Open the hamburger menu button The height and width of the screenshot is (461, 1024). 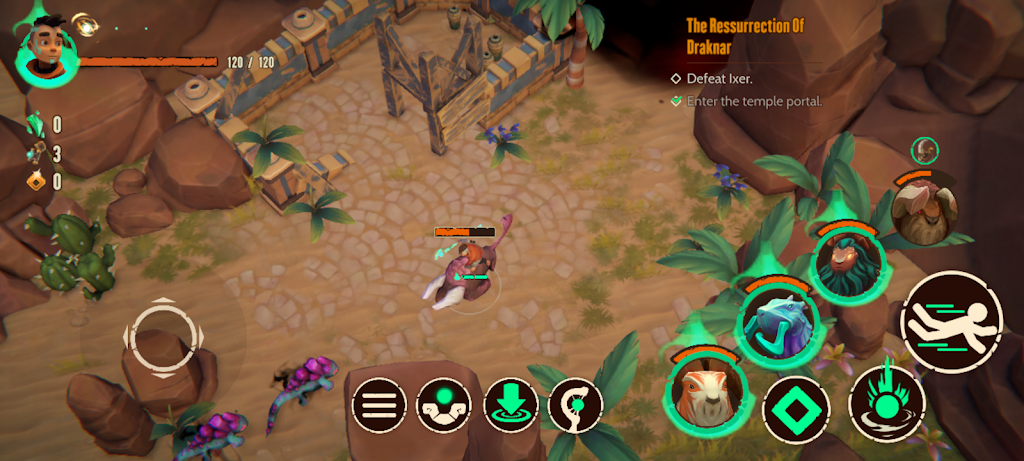[x=378, y=405]
